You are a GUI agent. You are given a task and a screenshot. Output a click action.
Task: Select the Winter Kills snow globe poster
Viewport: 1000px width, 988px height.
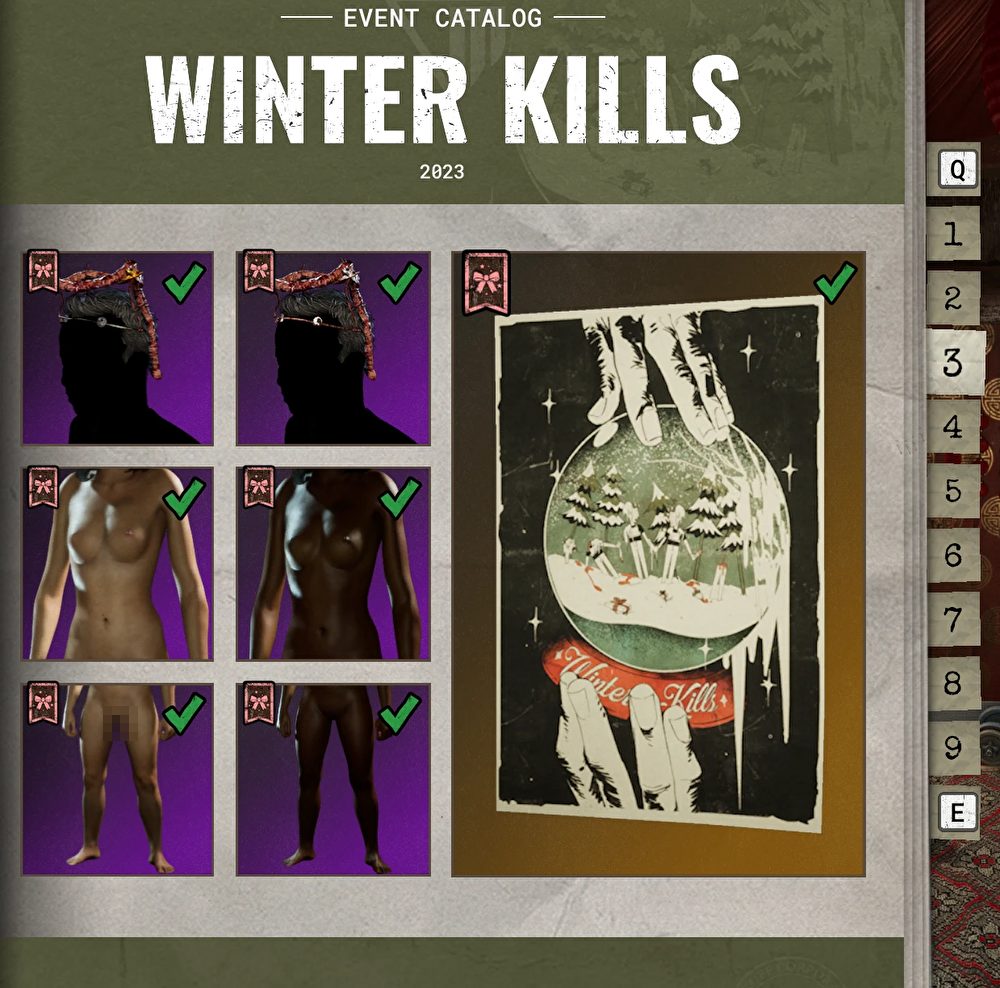[658, 564]
